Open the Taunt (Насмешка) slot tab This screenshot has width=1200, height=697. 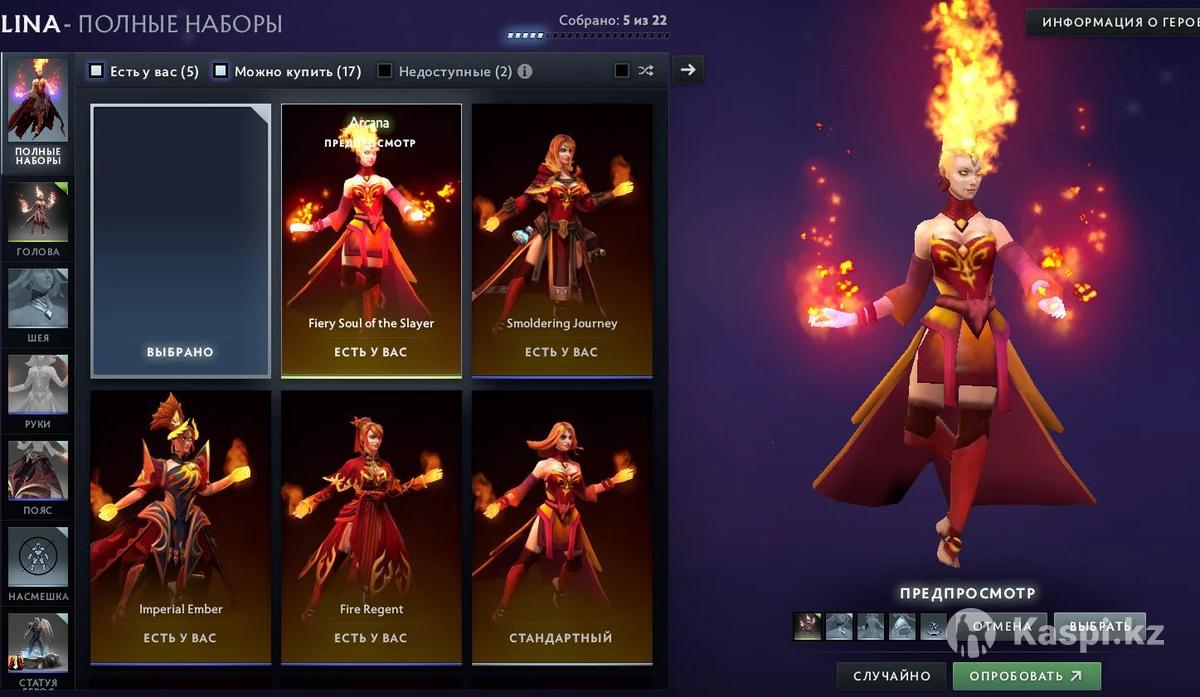point(38,562)
